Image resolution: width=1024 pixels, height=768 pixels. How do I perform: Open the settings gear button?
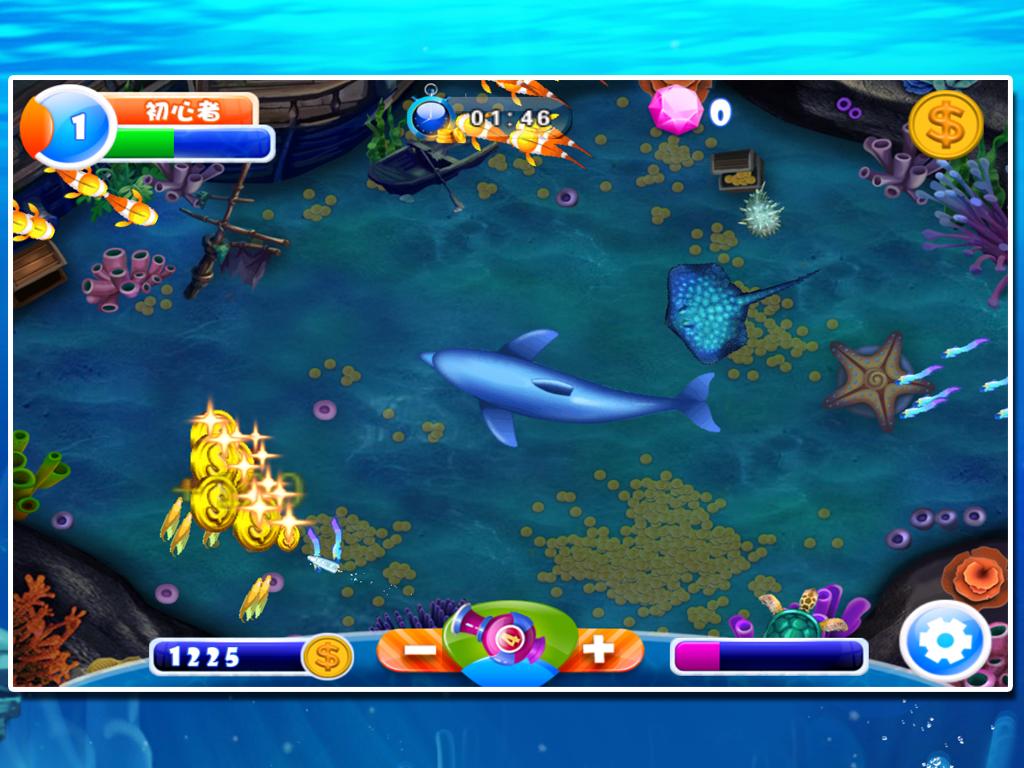point(945,643)
